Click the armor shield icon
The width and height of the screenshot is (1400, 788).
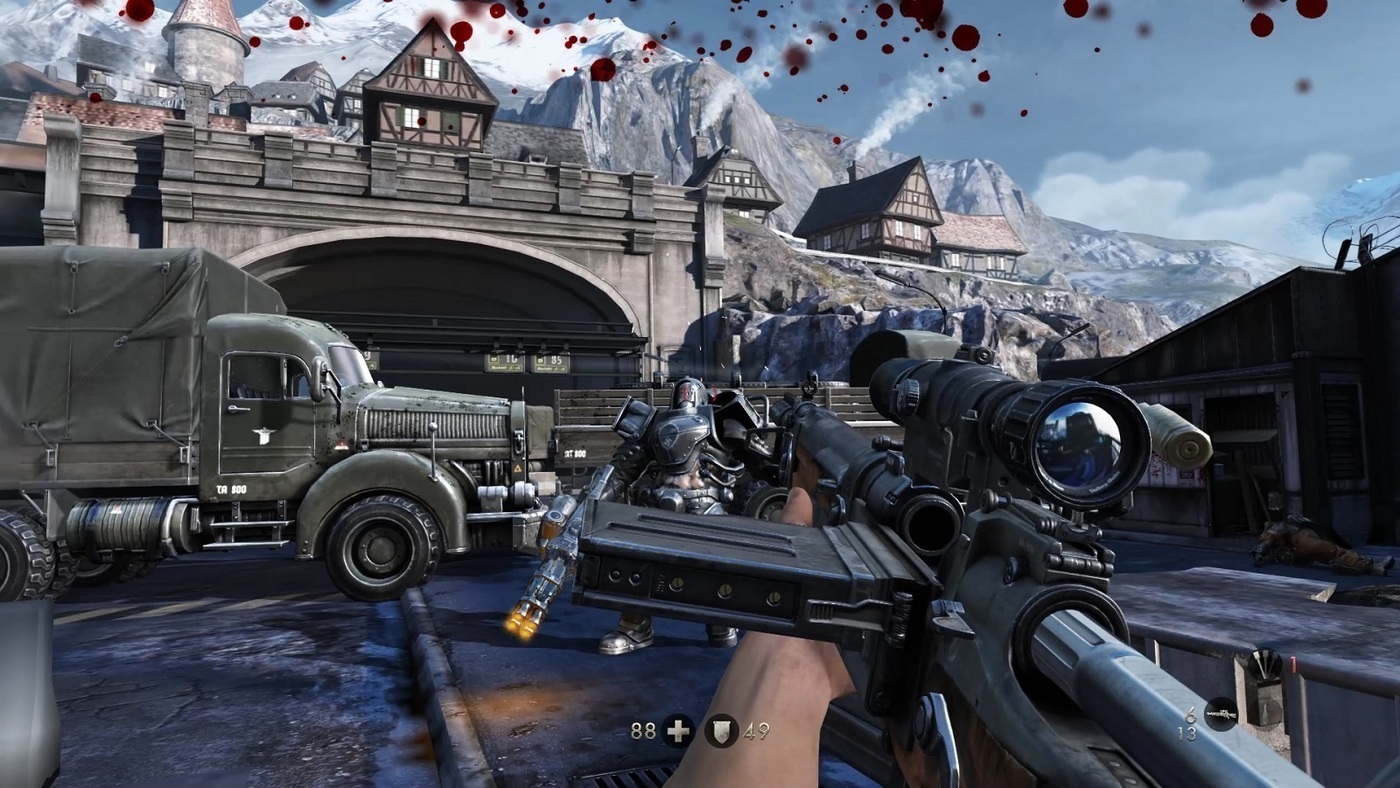pos(721,731)
